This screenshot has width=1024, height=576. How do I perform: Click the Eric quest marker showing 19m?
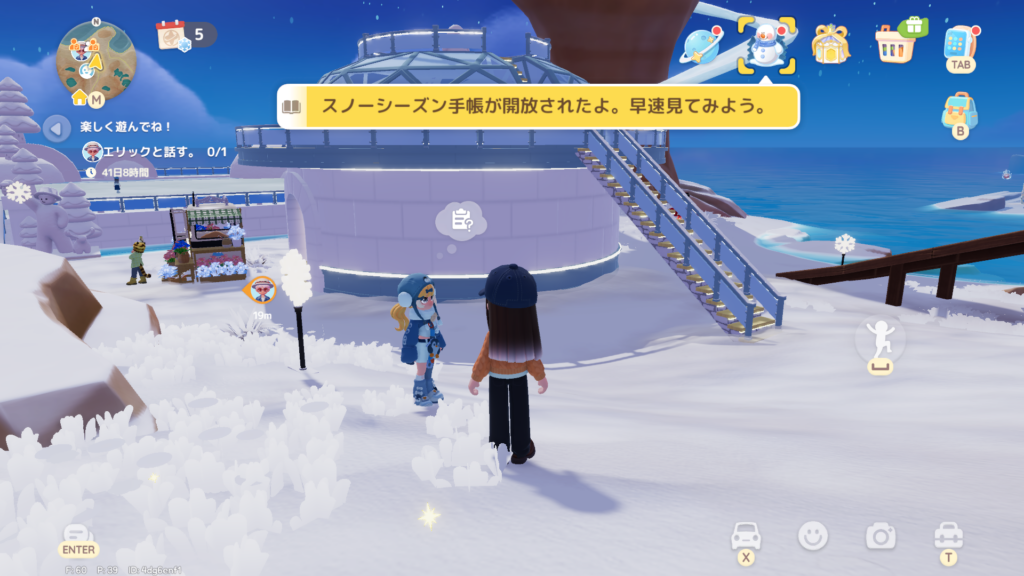[x=262, y=290]
